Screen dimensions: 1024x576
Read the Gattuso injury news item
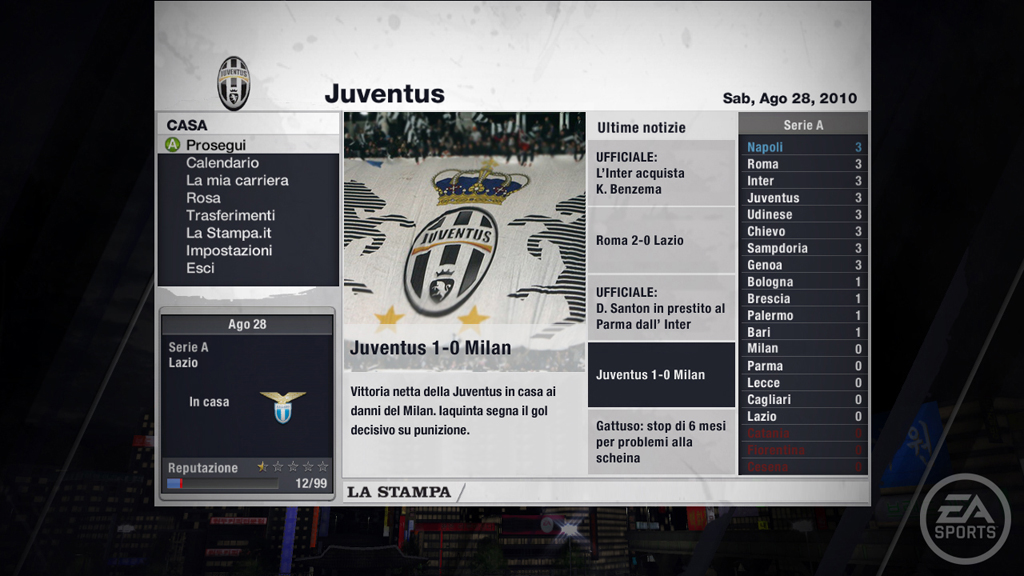pos(660,442)
